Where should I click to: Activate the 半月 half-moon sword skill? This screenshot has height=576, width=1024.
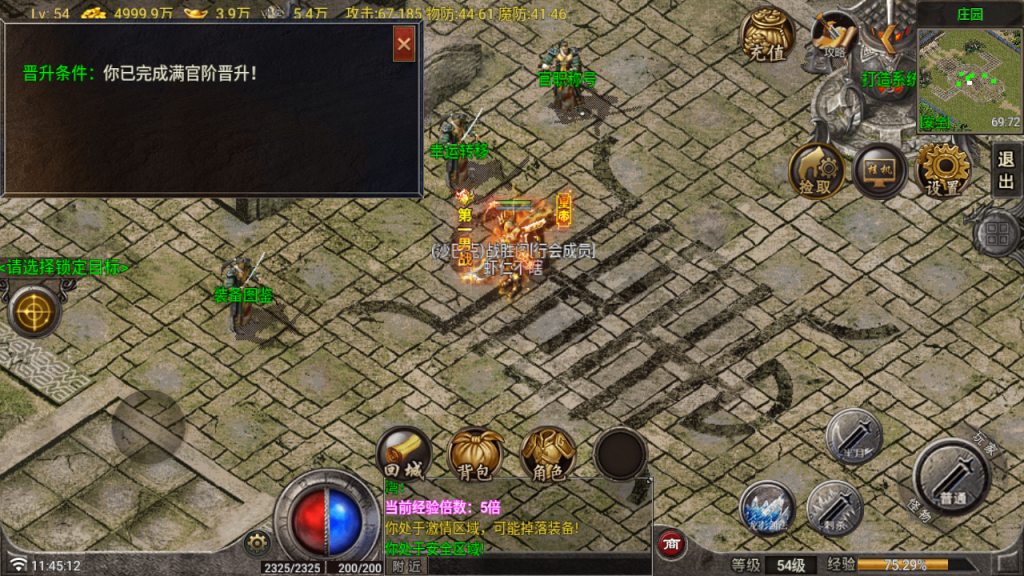[854, 435]
